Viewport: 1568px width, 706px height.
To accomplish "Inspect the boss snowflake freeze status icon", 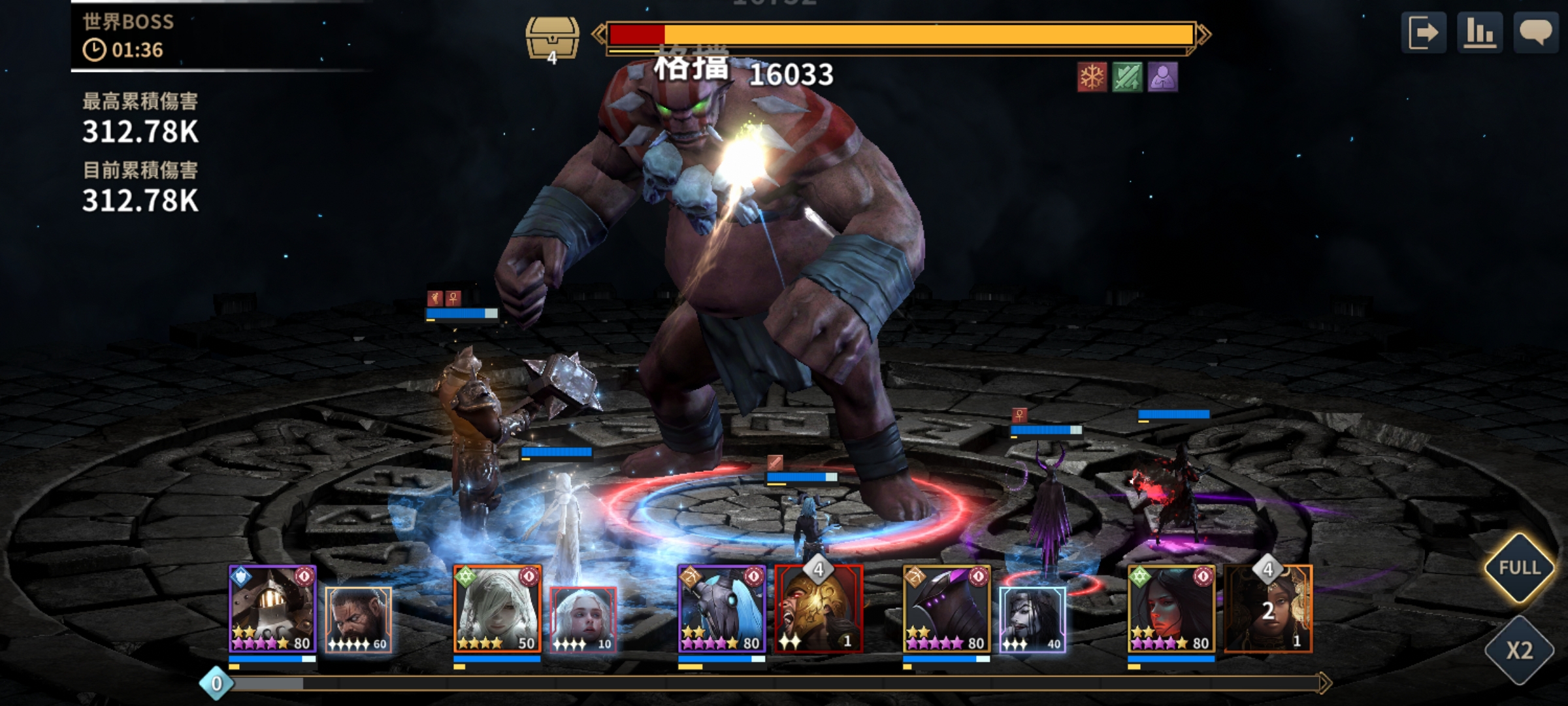I will (1092, 78).
